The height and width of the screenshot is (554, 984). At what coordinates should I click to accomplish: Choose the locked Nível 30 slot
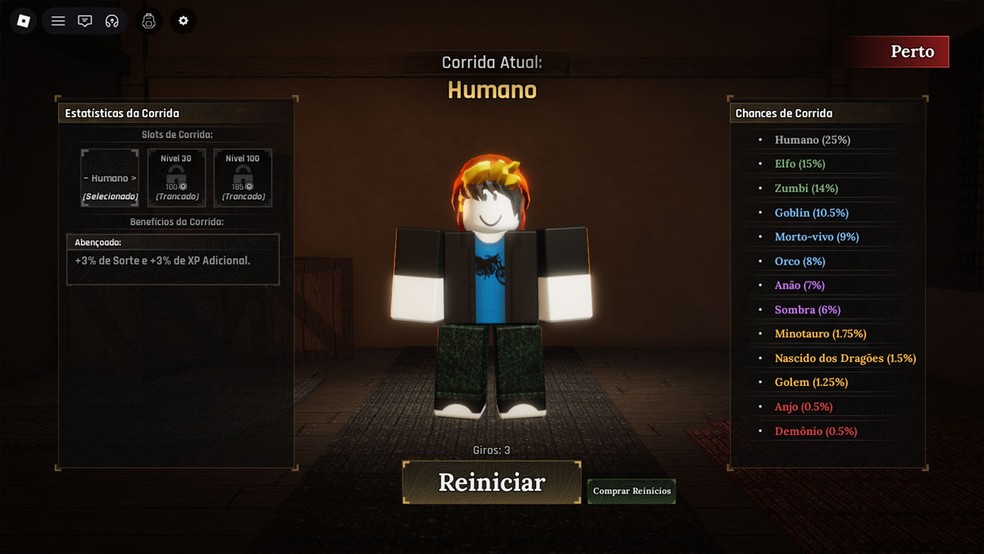coord(176,178)
